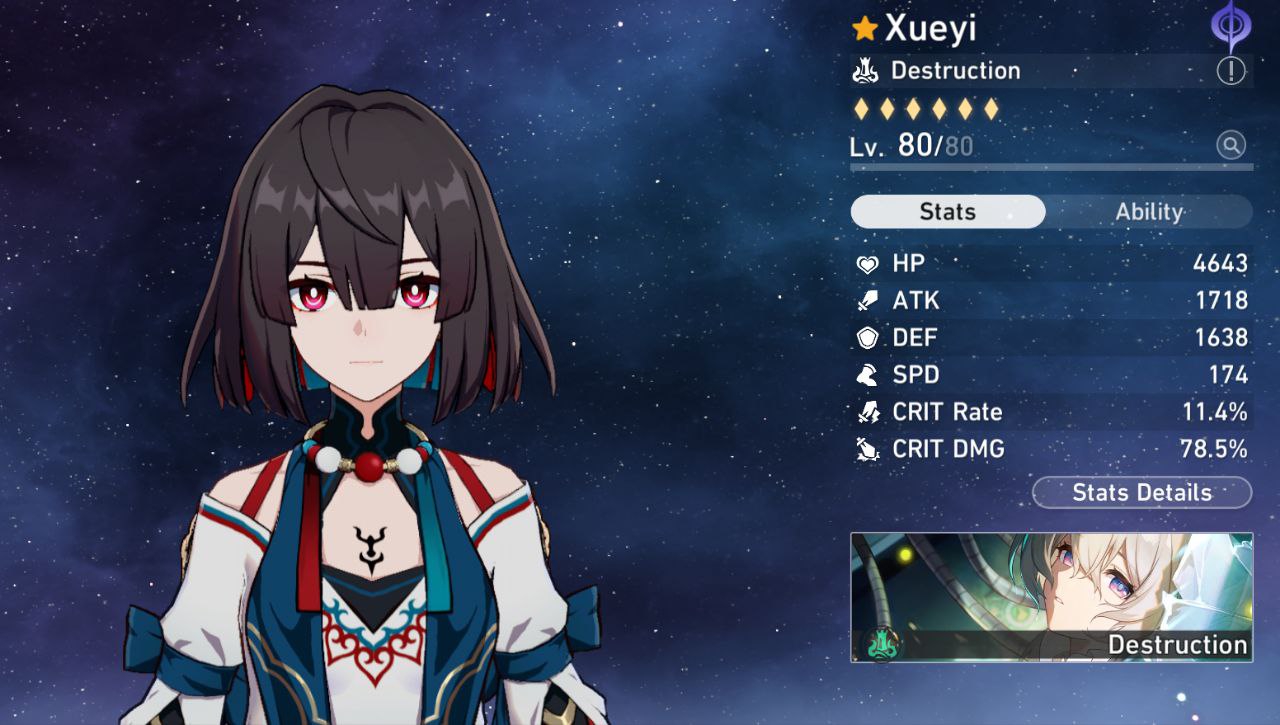Show Destruction path info via exclamation icon
Viewport: 1280px width, 725px height.
pyautogui.click(x=1231, y=71)
